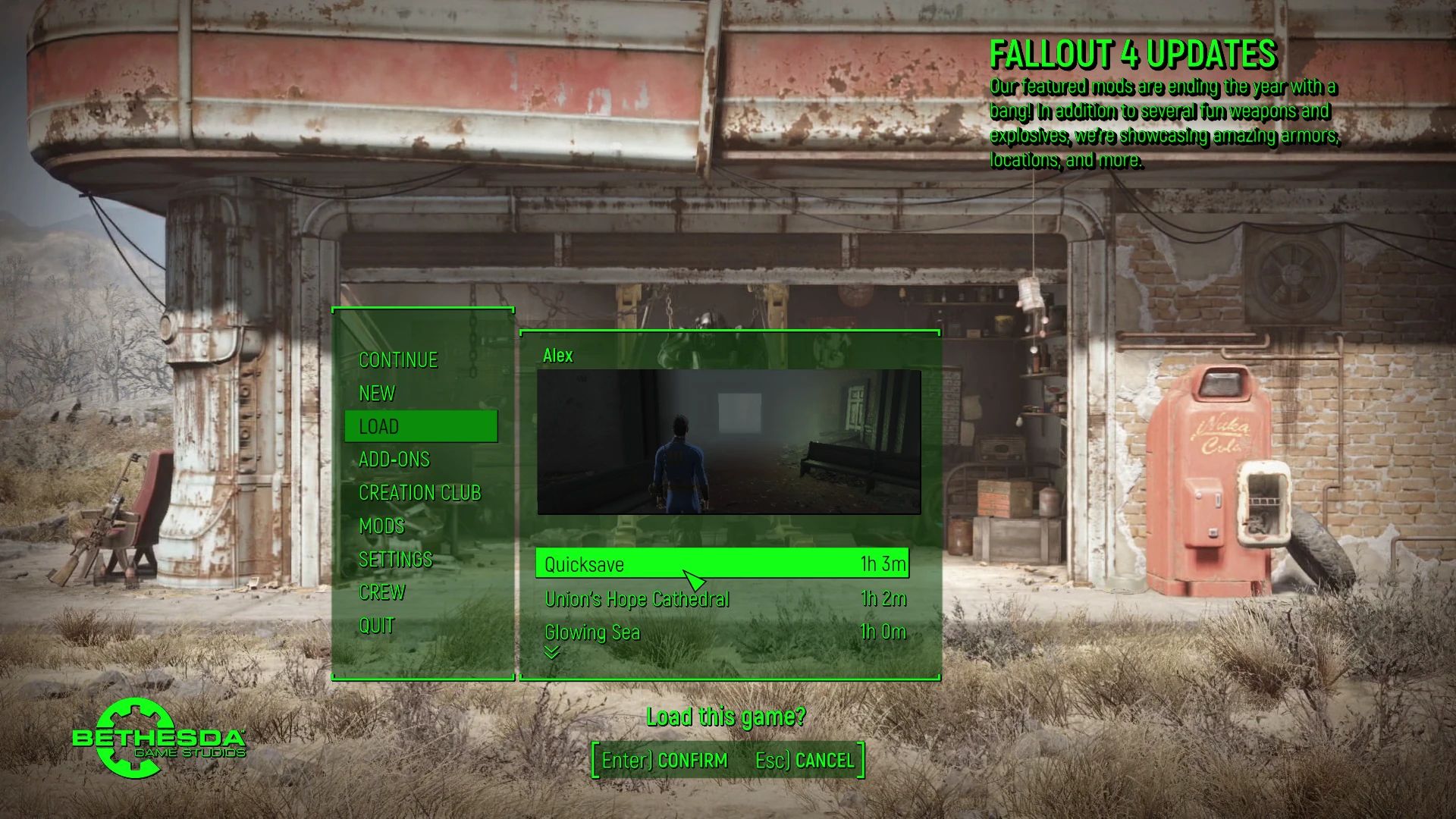The height and width of the screenshot is (819, 1456).
Task: Open the ADD-ONS section
Action: (394, 460)
